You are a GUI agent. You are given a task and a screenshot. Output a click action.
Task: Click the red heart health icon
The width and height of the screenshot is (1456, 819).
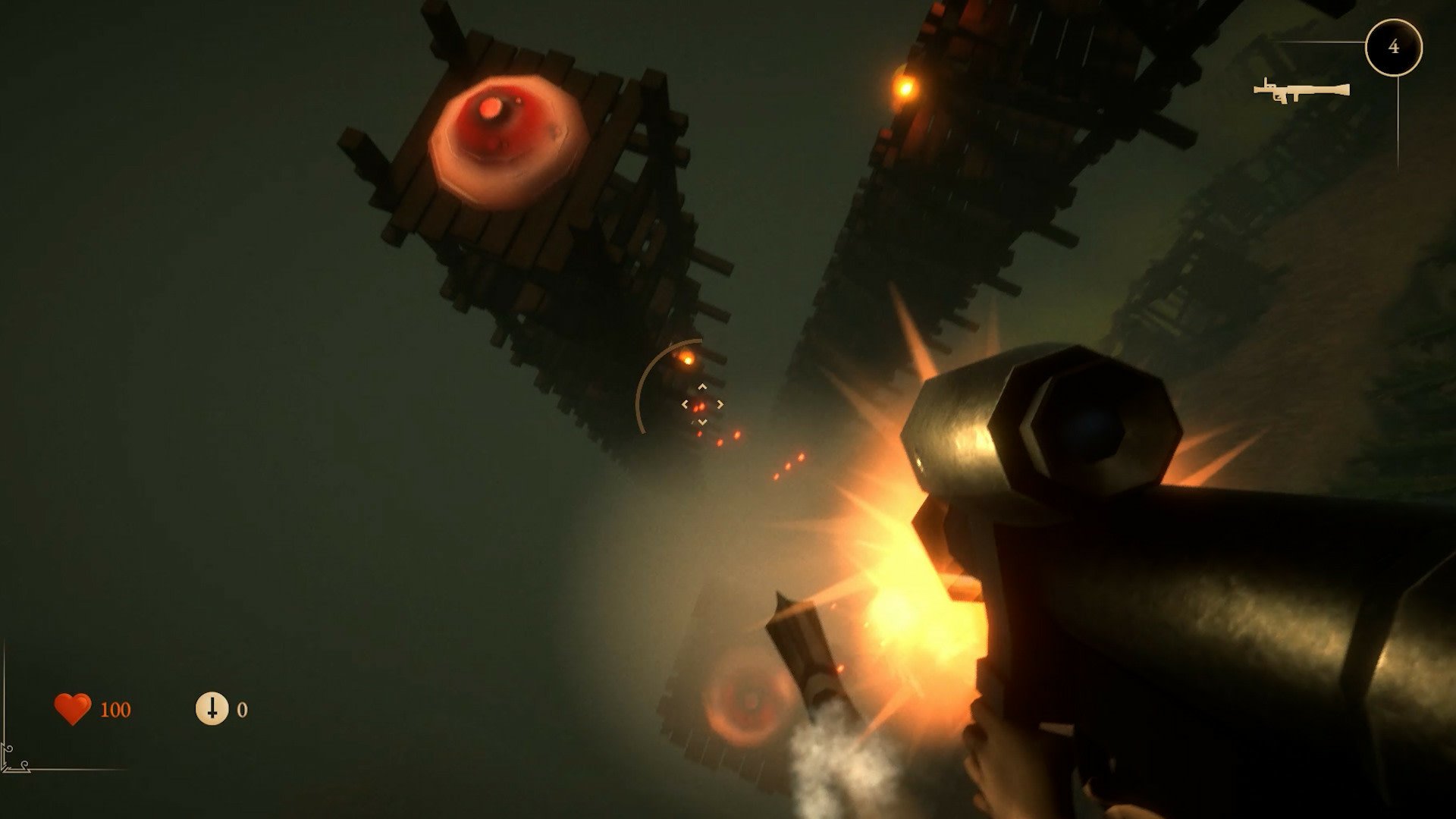click(x=73, y=709)
